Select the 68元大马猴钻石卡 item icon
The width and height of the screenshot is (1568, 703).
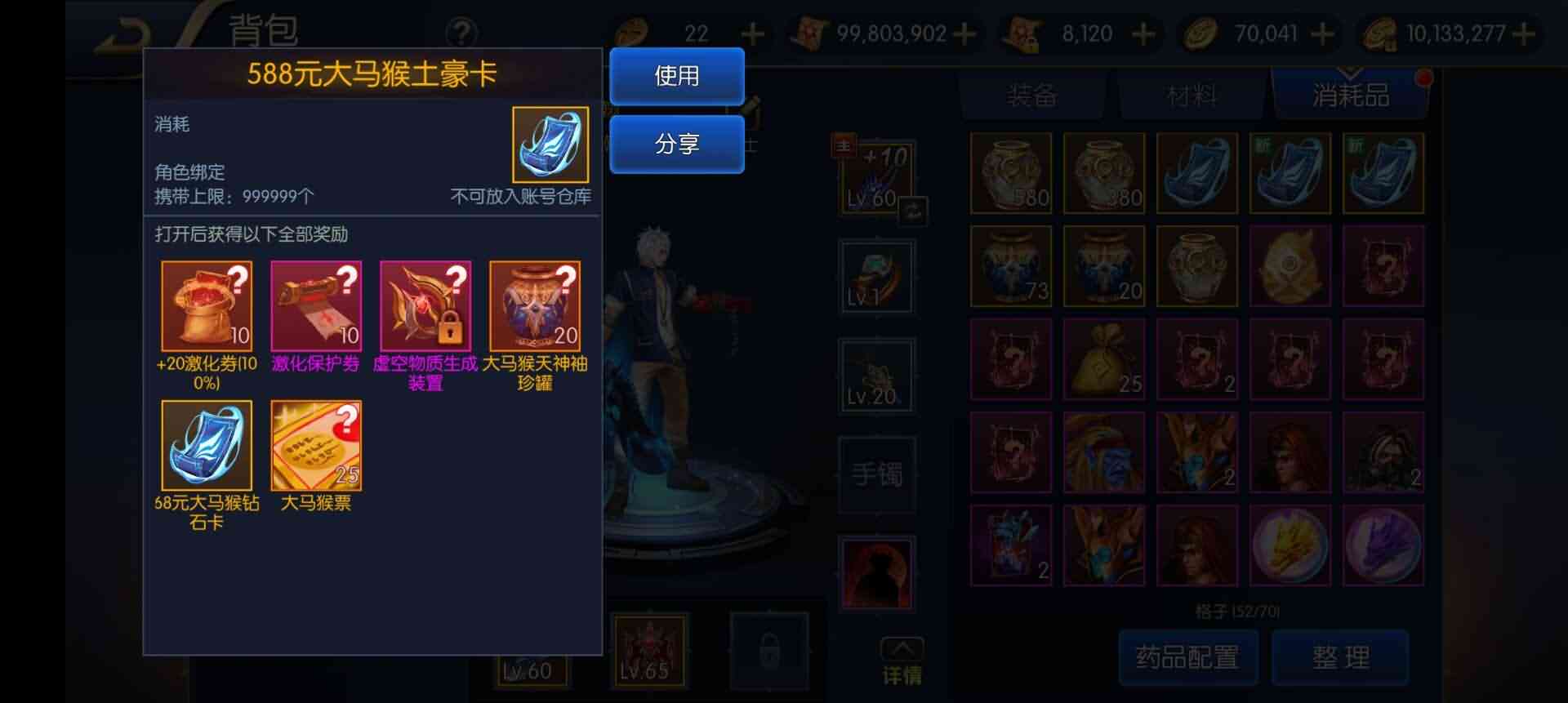(207, 446)
